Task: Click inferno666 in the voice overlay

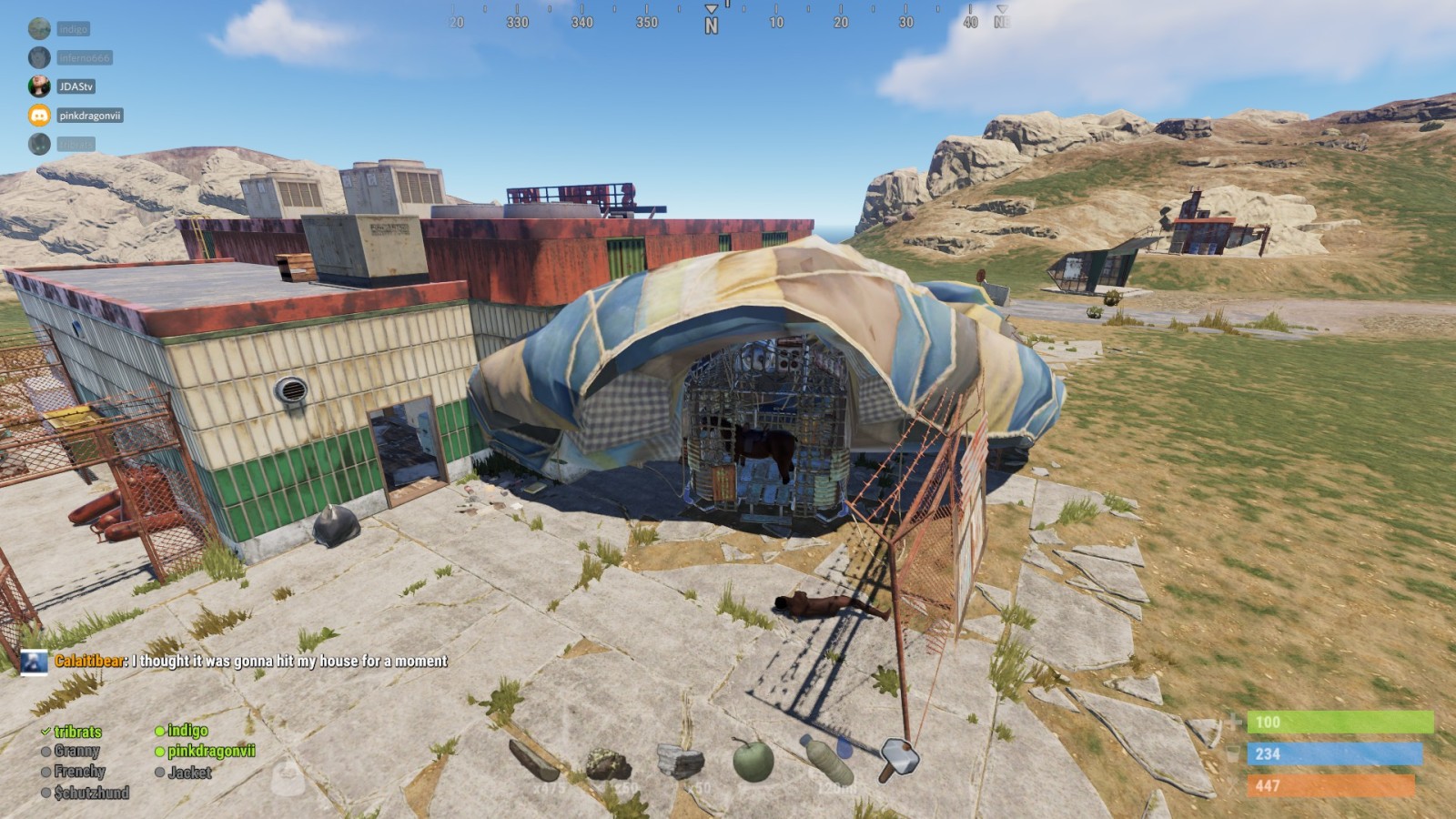Action: (84, 57)
